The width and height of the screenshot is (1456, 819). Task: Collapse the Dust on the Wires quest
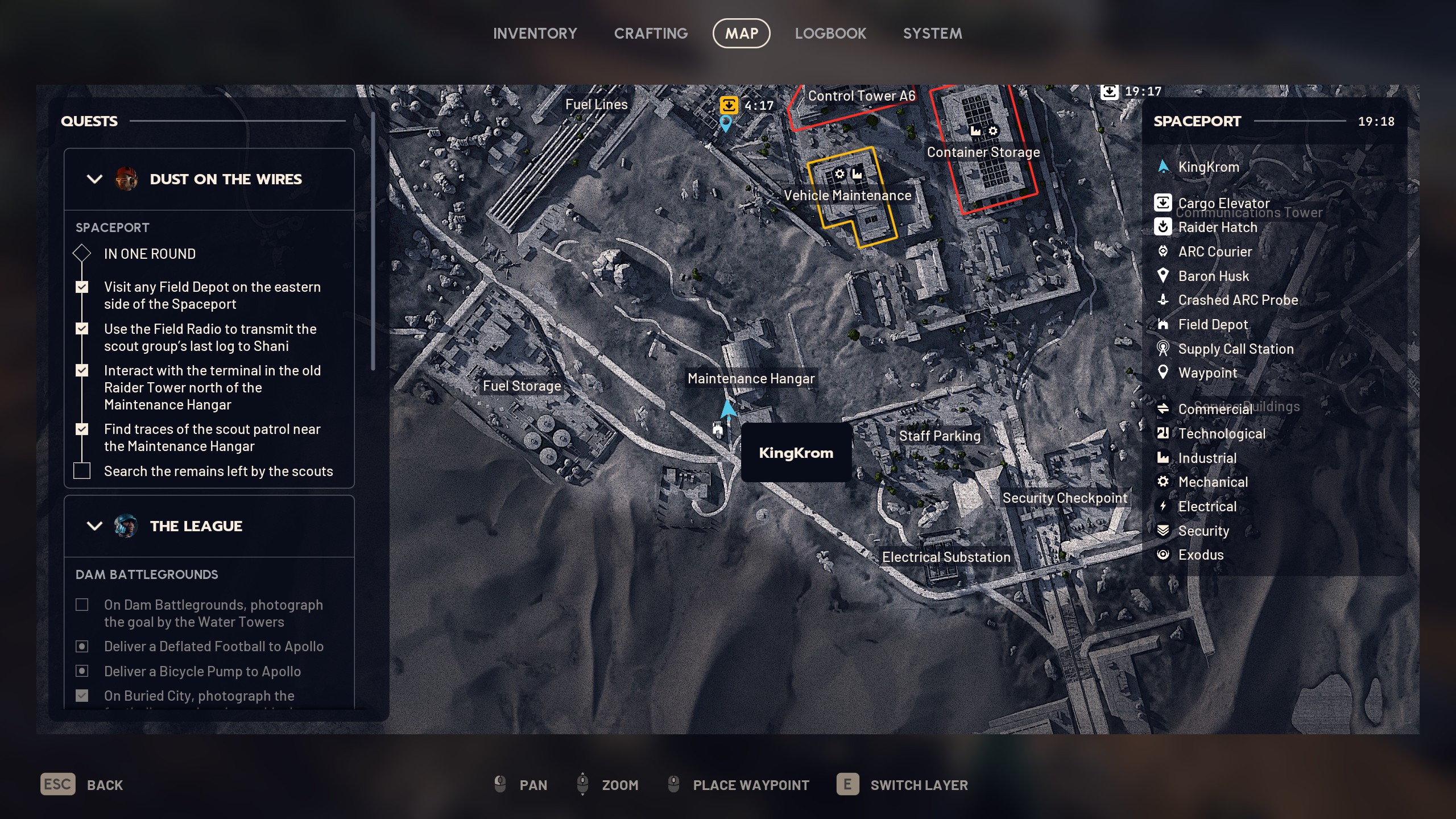(x=94, y=179)
